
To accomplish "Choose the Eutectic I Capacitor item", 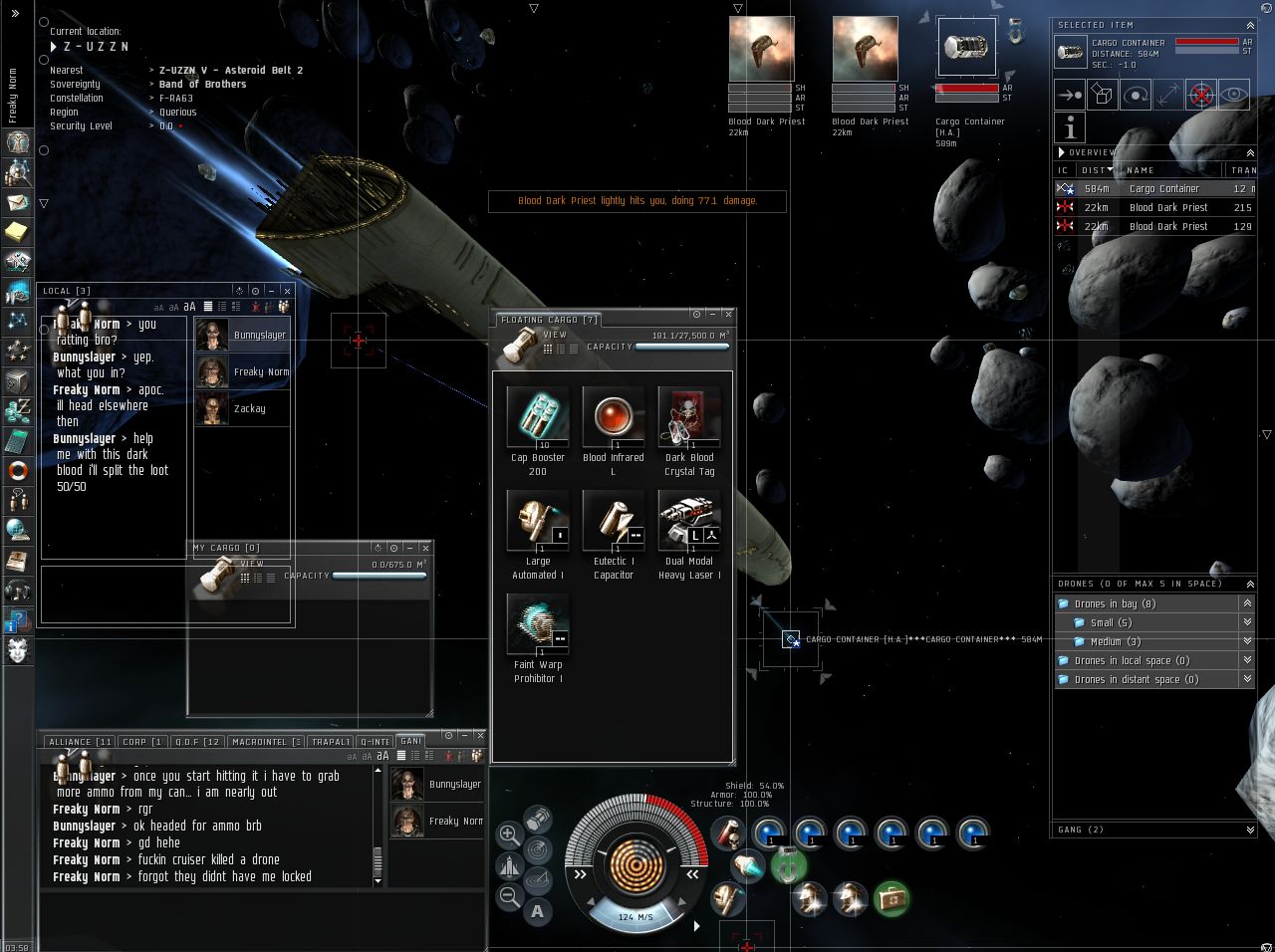I will 614,521.
